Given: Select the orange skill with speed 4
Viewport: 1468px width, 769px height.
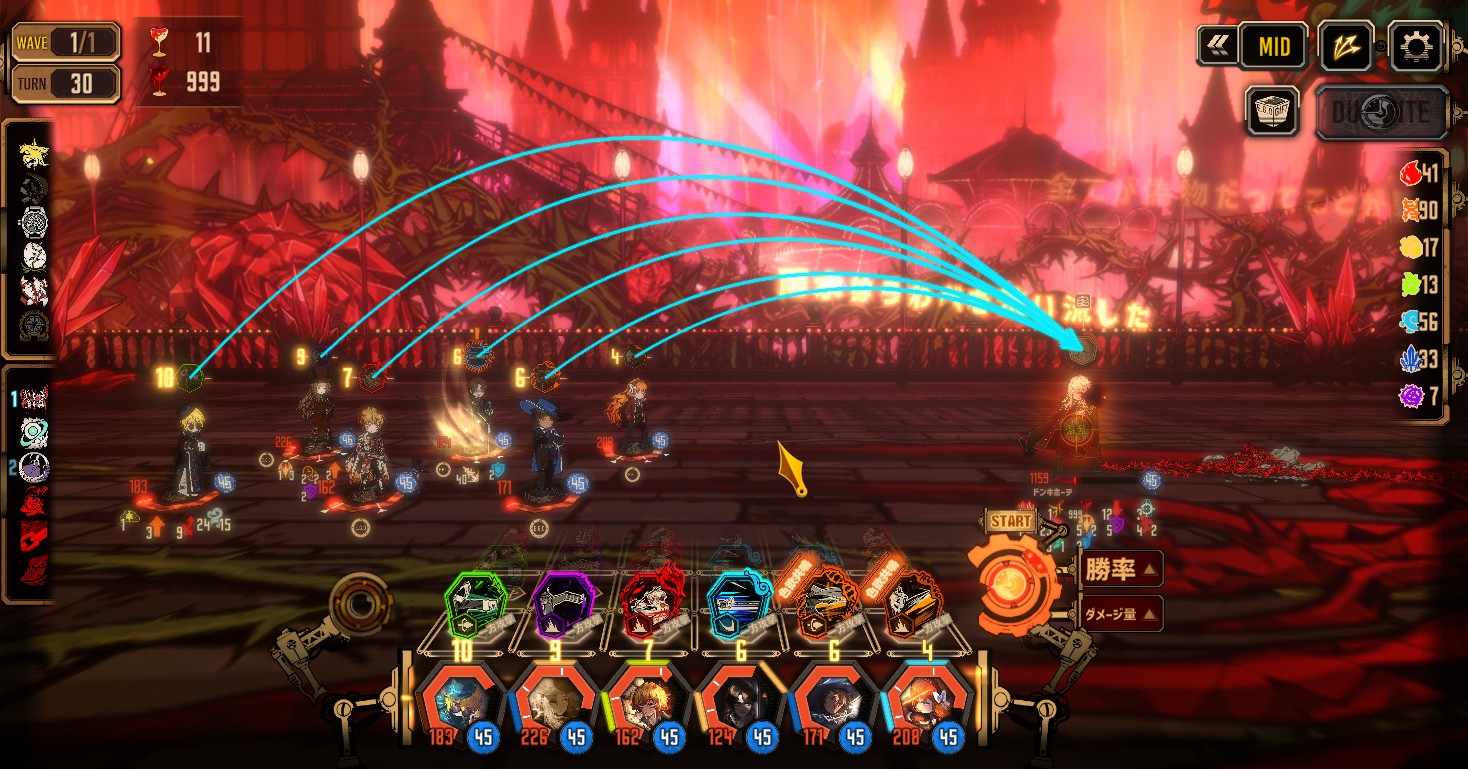Looking at the screenshot, I should click(912, 605).
